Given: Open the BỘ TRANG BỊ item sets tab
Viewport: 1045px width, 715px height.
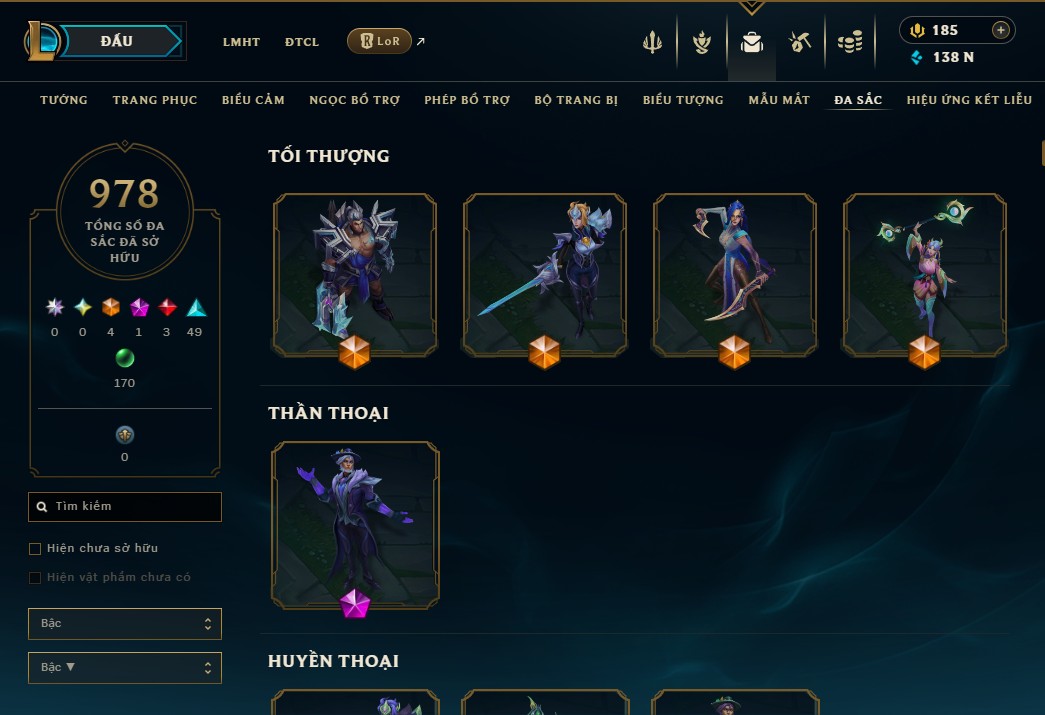Looking at the screenshot, I should [x=576, y=100].
